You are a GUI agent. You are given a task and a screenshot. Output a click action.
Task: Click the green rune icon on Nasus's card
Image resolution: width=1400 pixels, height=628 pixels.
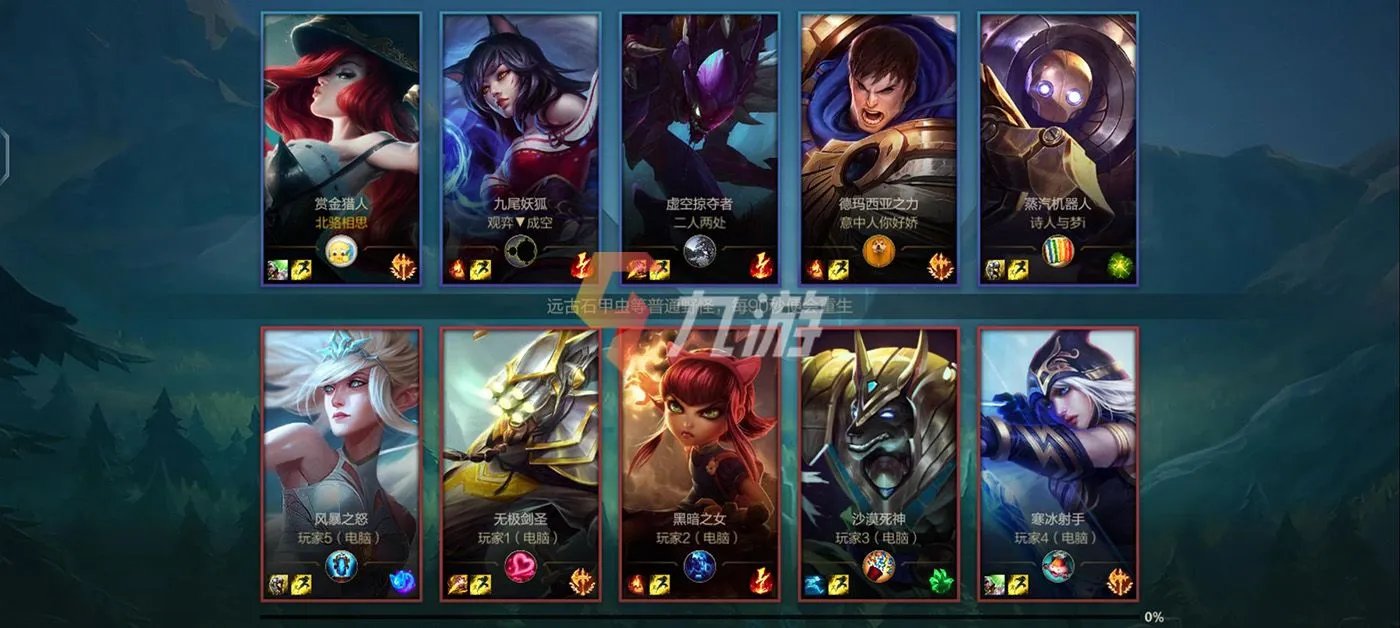pyautogui.click(x=940, y=582)
